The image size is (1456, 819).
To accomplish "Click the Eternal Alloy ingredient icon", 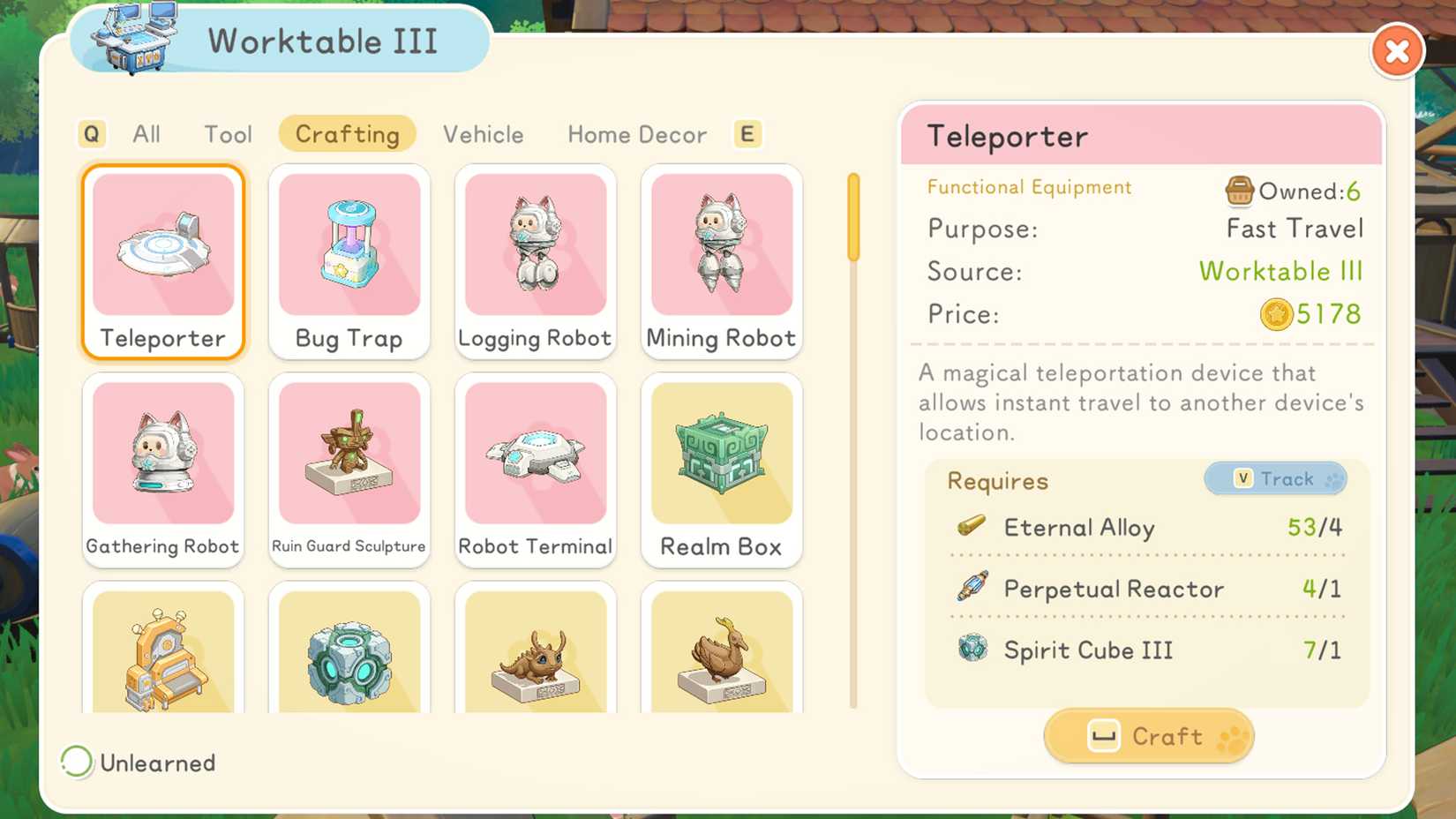I will [x=972, y=527].
